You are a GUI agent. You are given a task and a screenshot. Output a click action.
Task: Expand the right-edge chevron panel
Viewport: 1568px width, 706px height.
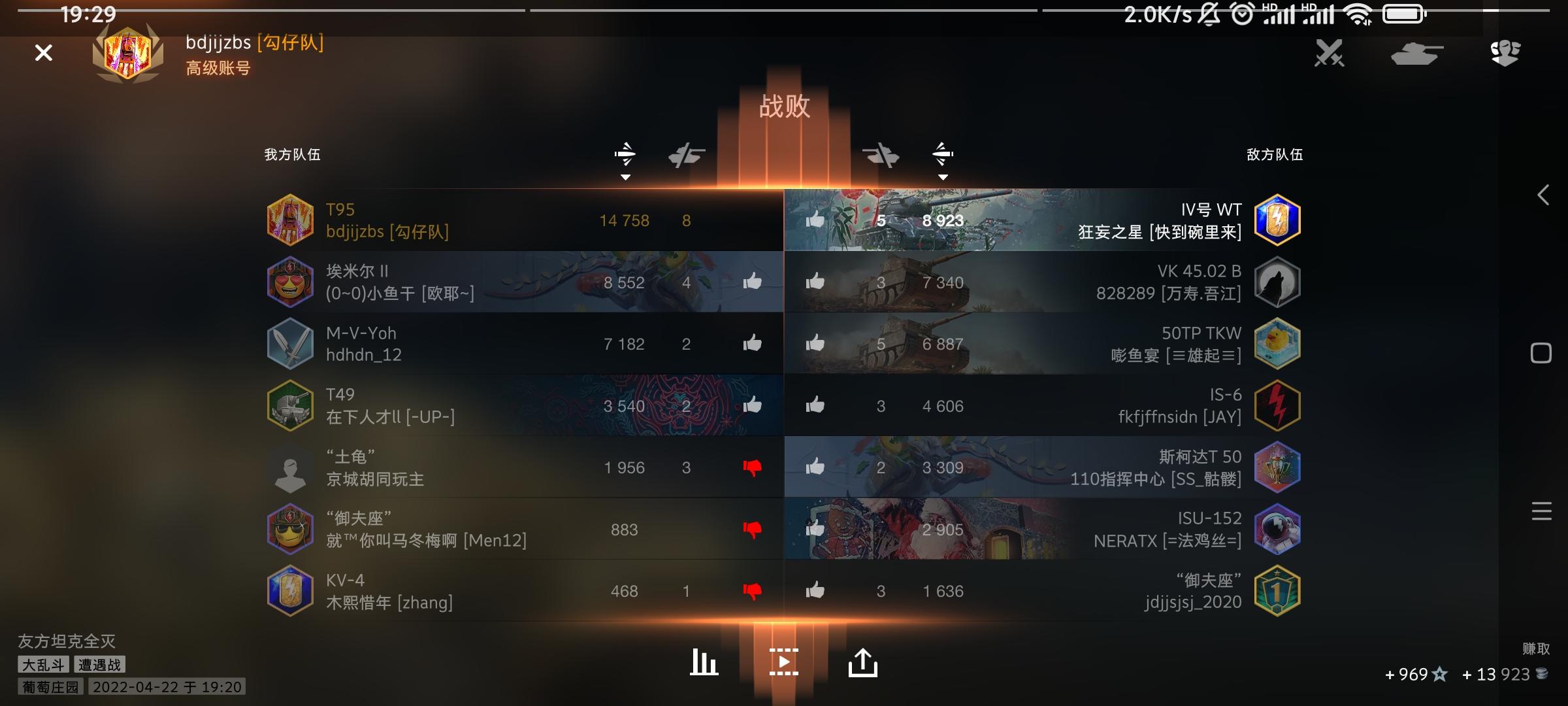(x=1543, y=193)
